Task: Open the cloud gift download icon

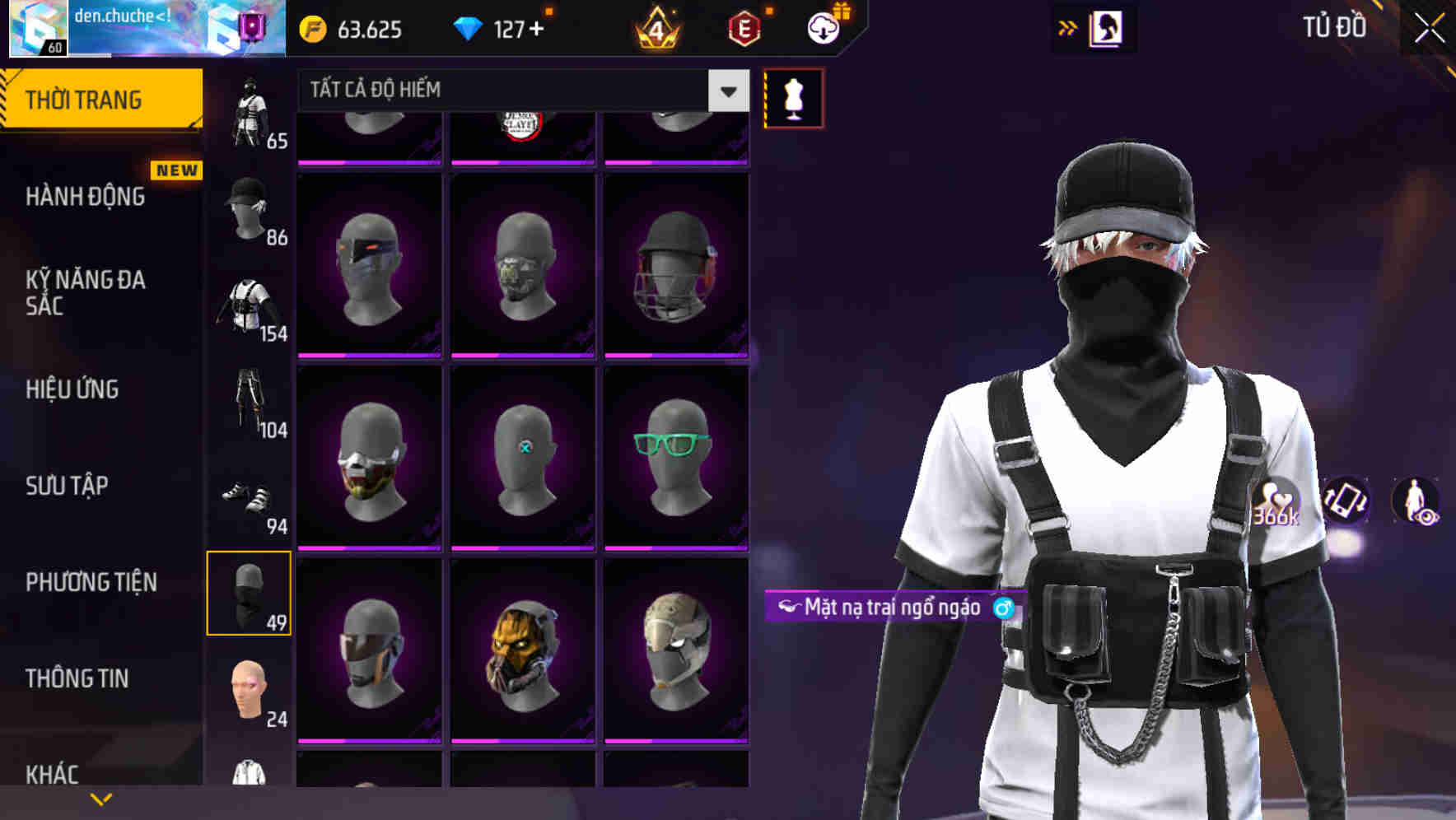Action: point(824,27)
